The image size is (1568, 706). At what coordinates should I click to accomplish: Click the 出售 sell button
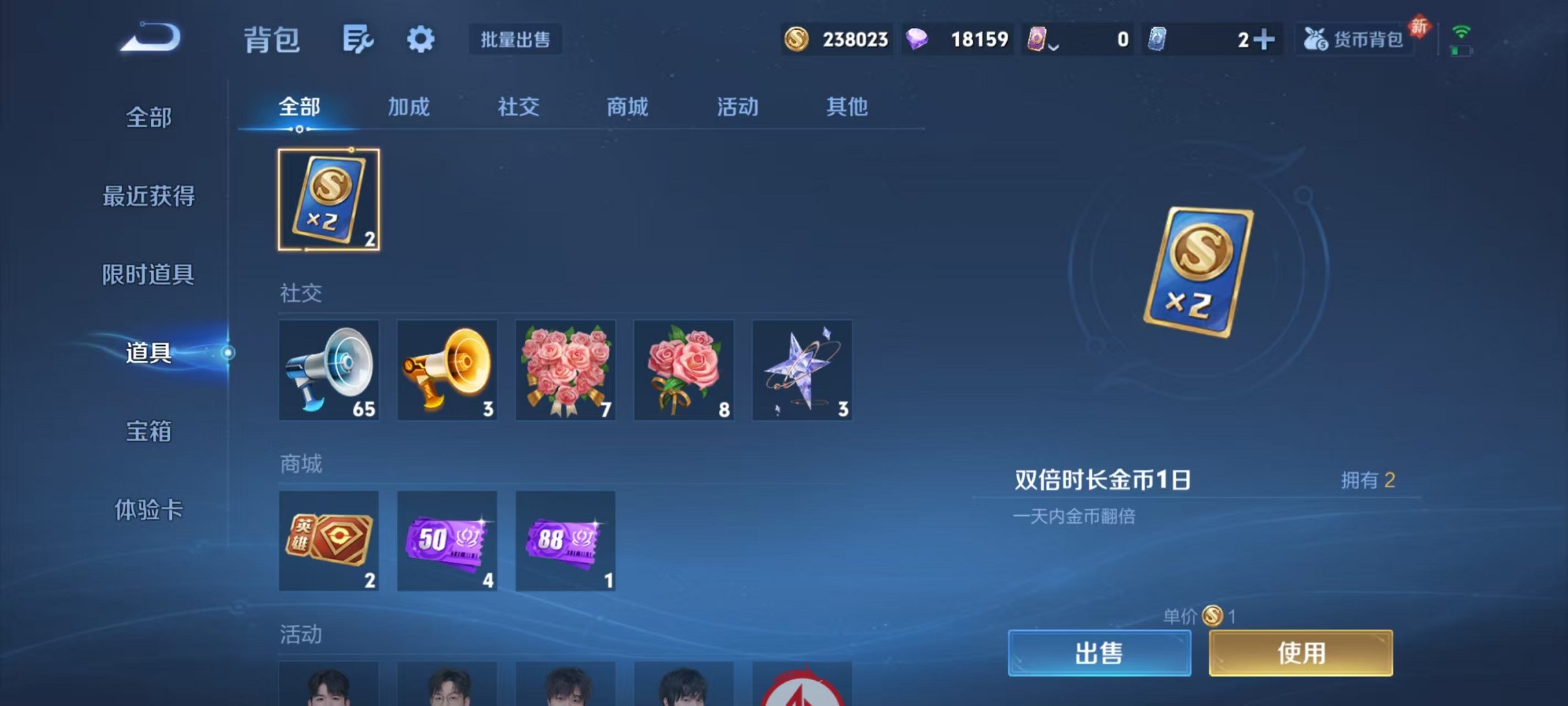click(1098, 652)
